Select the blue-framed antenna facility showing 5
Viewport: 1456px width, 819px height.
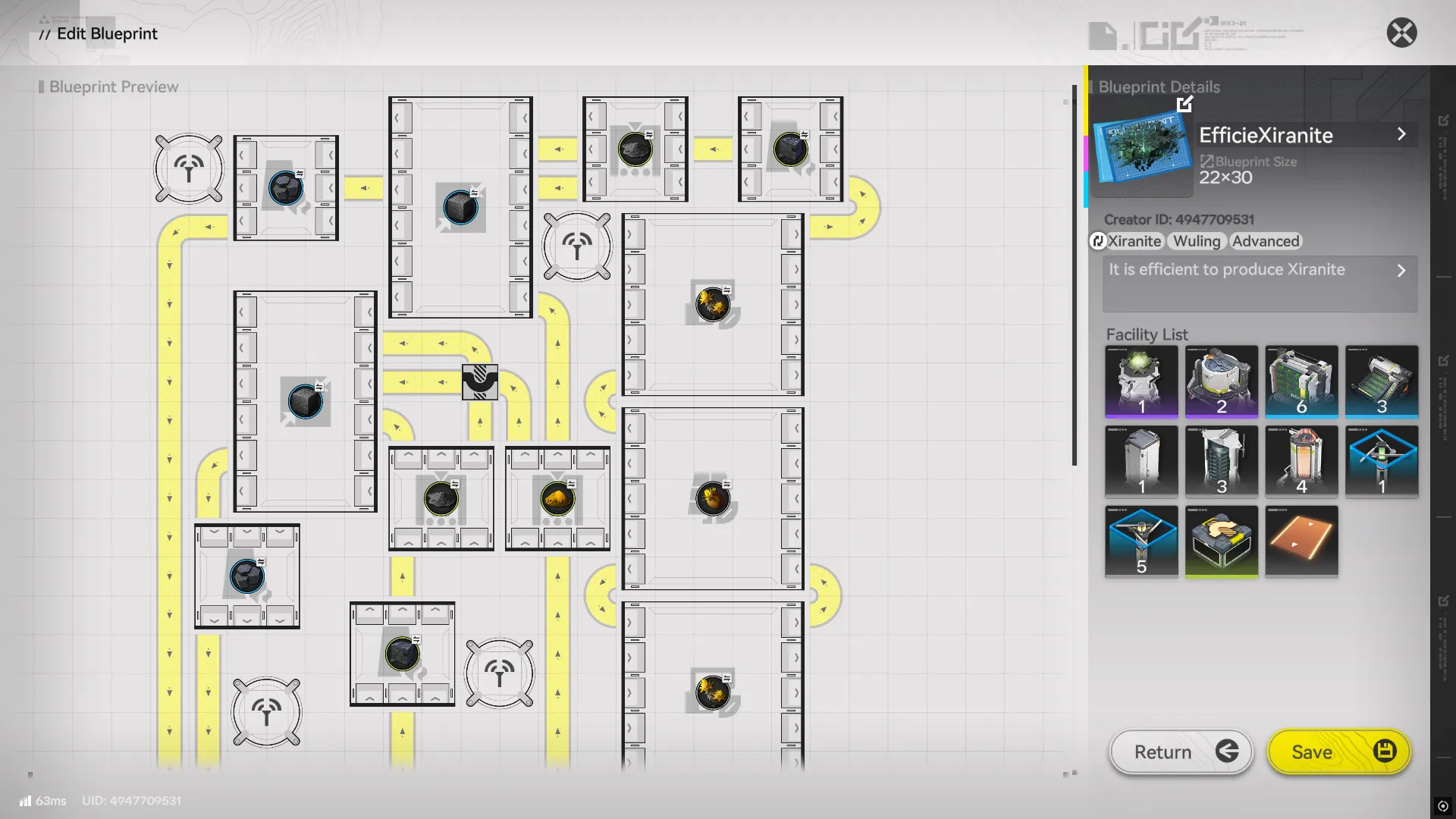click(x=1141, y=541)
